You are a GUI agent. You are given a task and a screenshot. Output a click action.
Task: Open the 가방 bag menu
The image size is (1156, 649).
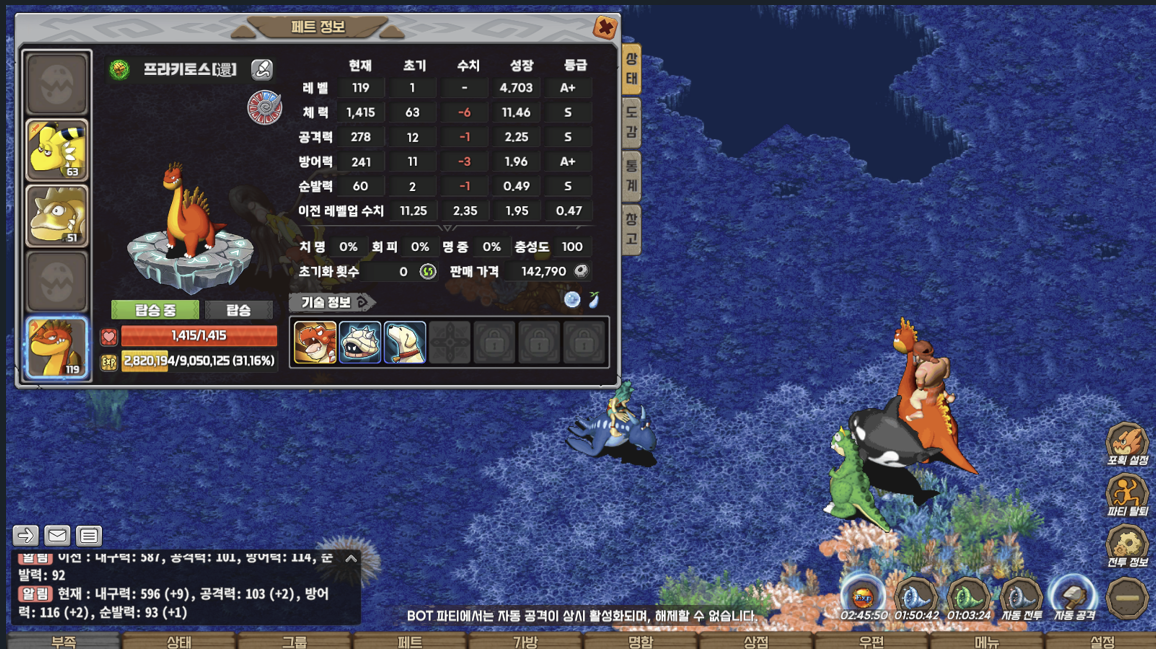pos(525,642)
